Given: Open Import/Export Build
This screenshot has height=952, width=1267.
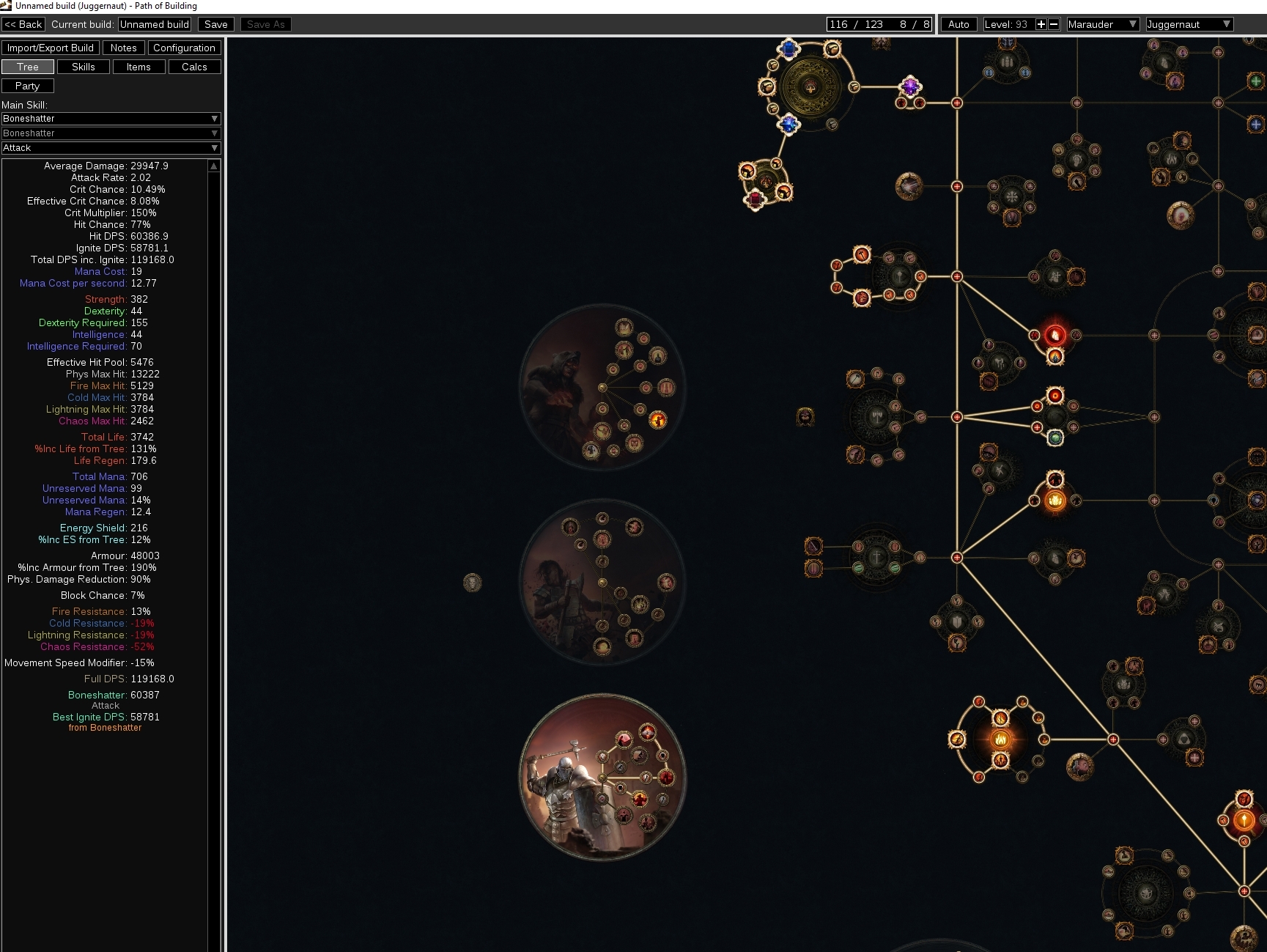Looking at the screenshot, I should [51, 47].
